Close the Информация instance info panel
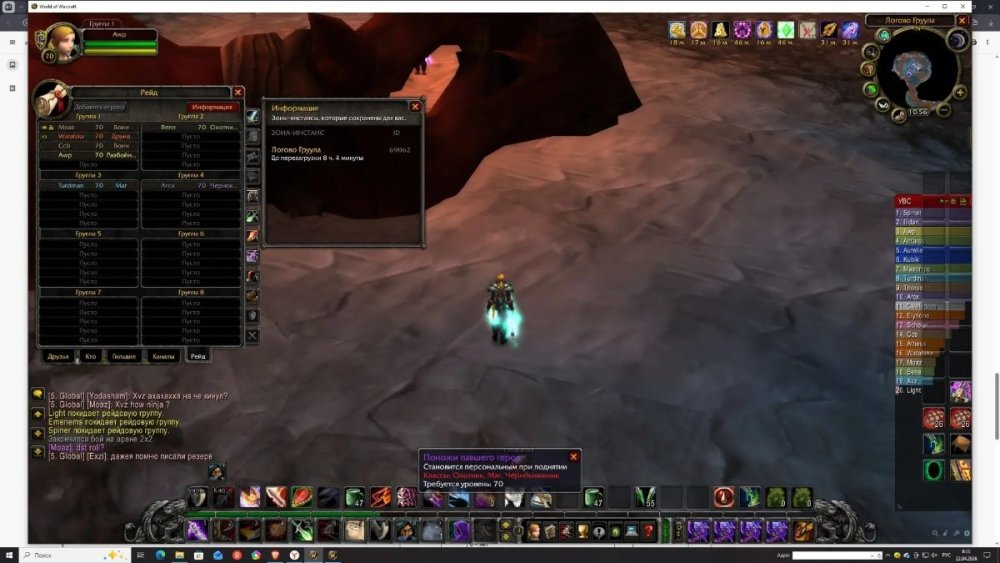This screenshot has height=563, width=1000. click(415, 106)
